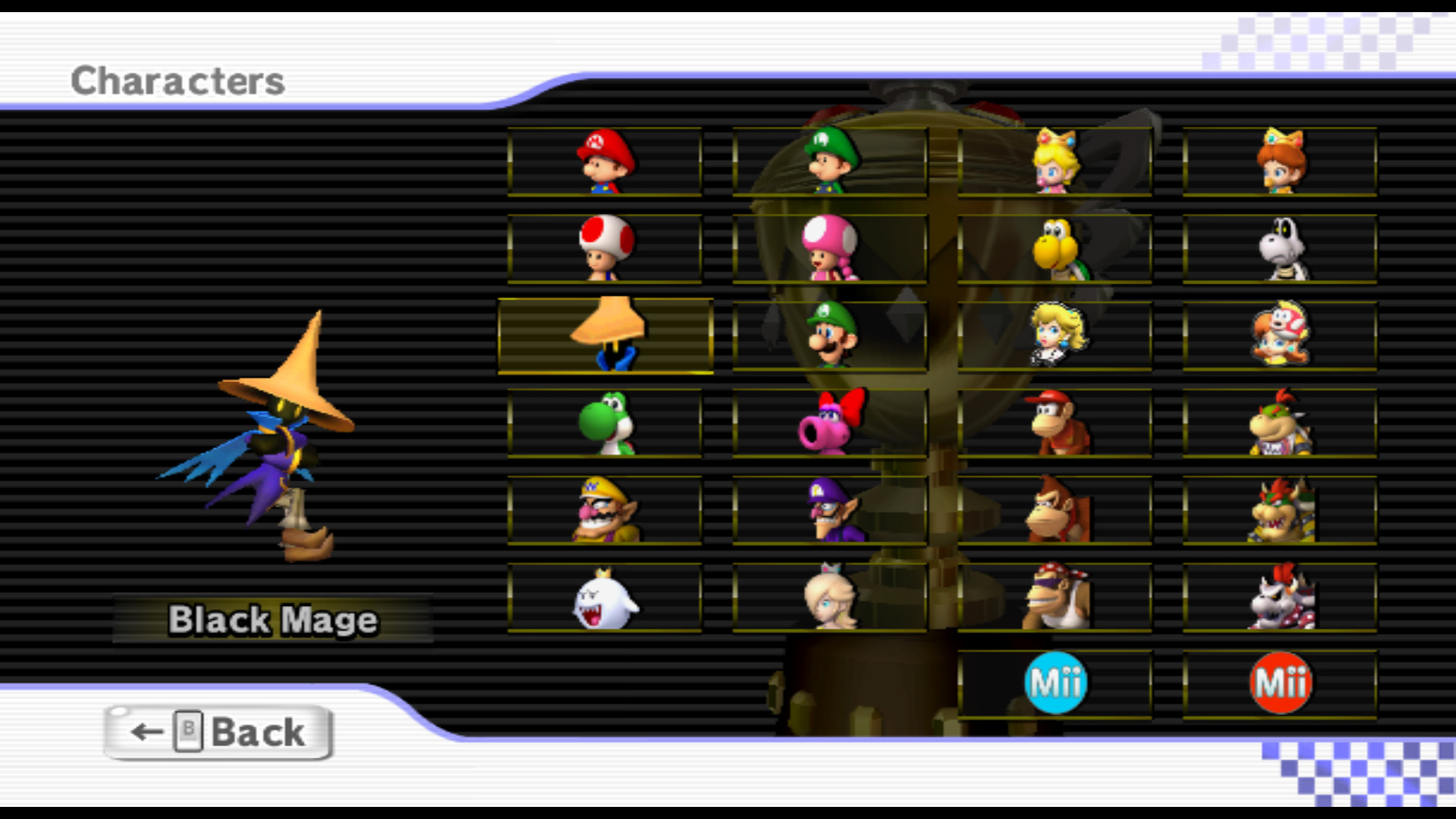The height and width of the screenshot is (819, 1456).
Task: Select Koopa Troopa from the grid
Action: (x=1054, y=249)
